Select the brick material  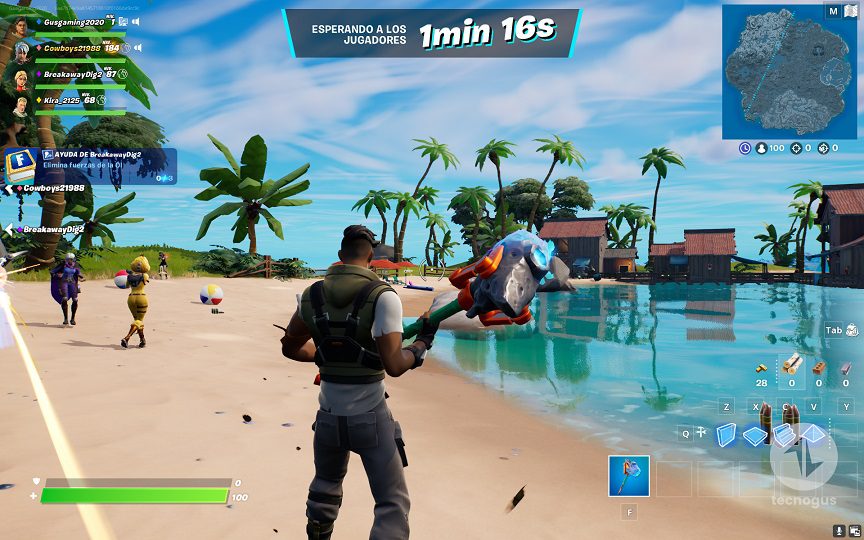tap(818, 367)
